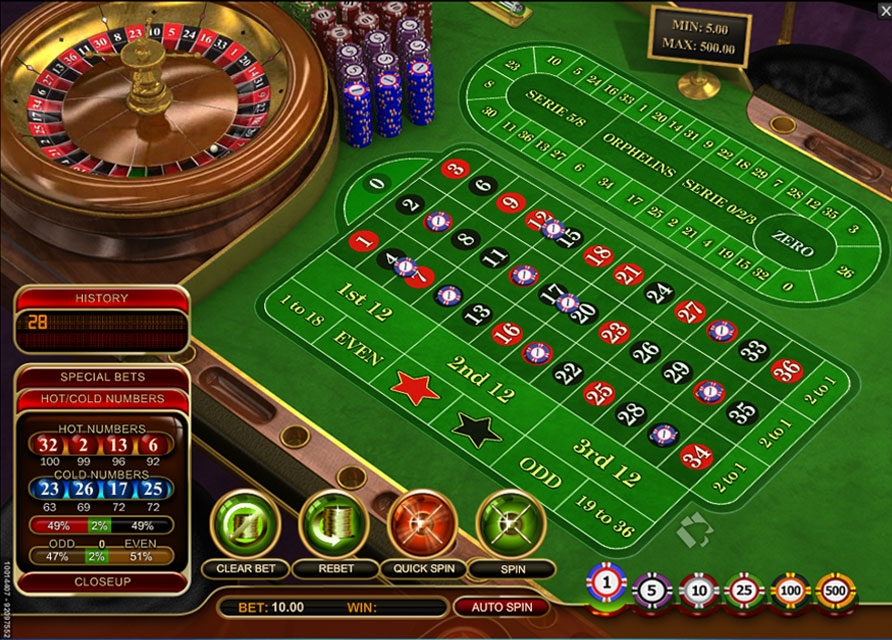The image size is (892, 640).
Task: Place a chip on number 36
Action: [x=786, y=370]
